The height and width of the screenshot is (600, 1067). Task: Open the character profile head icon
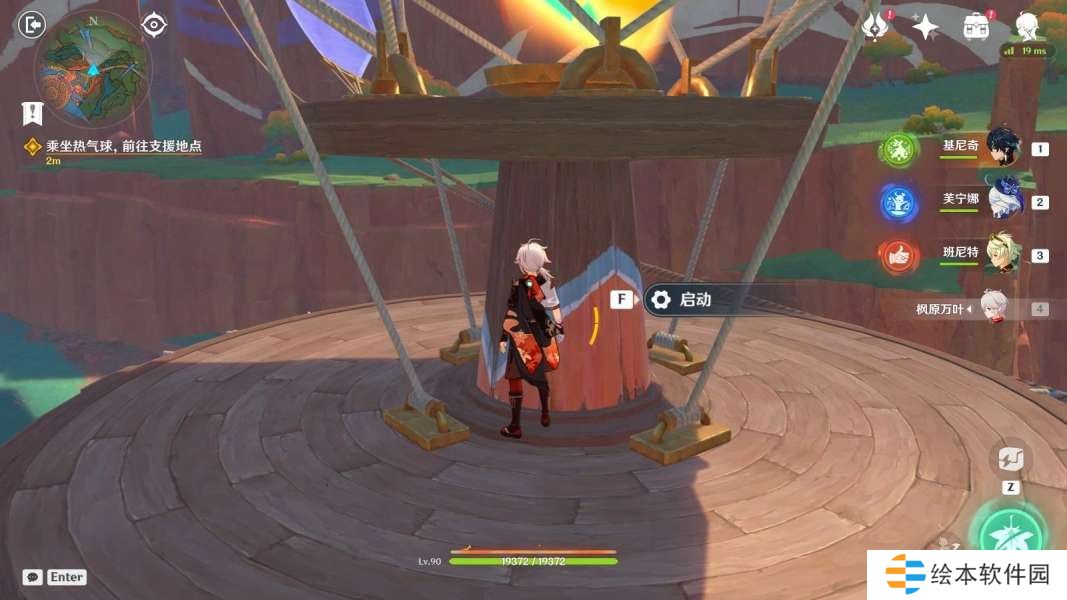click(1026, 25)
